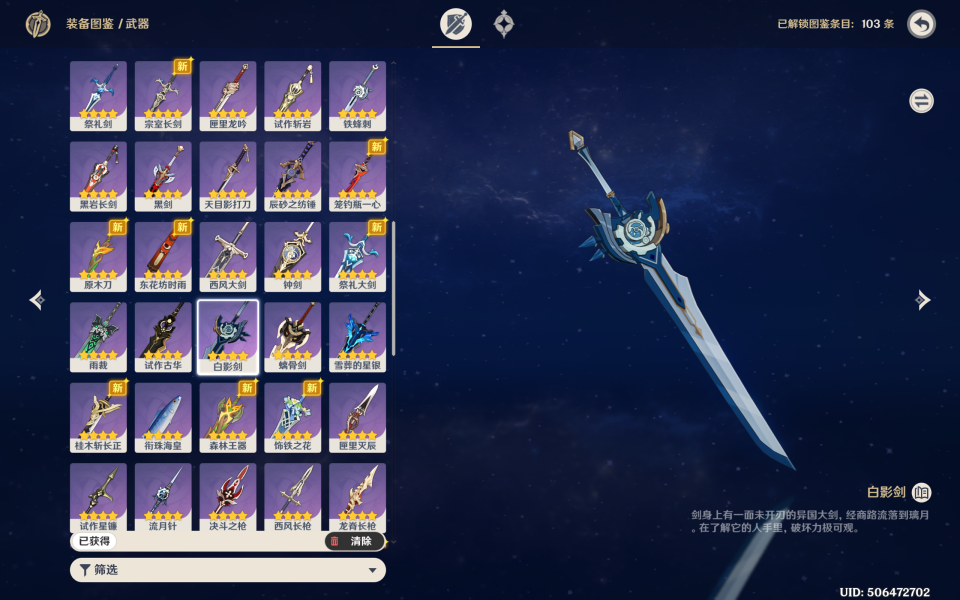Go back using the return arrow button
Screen dimensions: 960x600
click(x=921, y=24)
